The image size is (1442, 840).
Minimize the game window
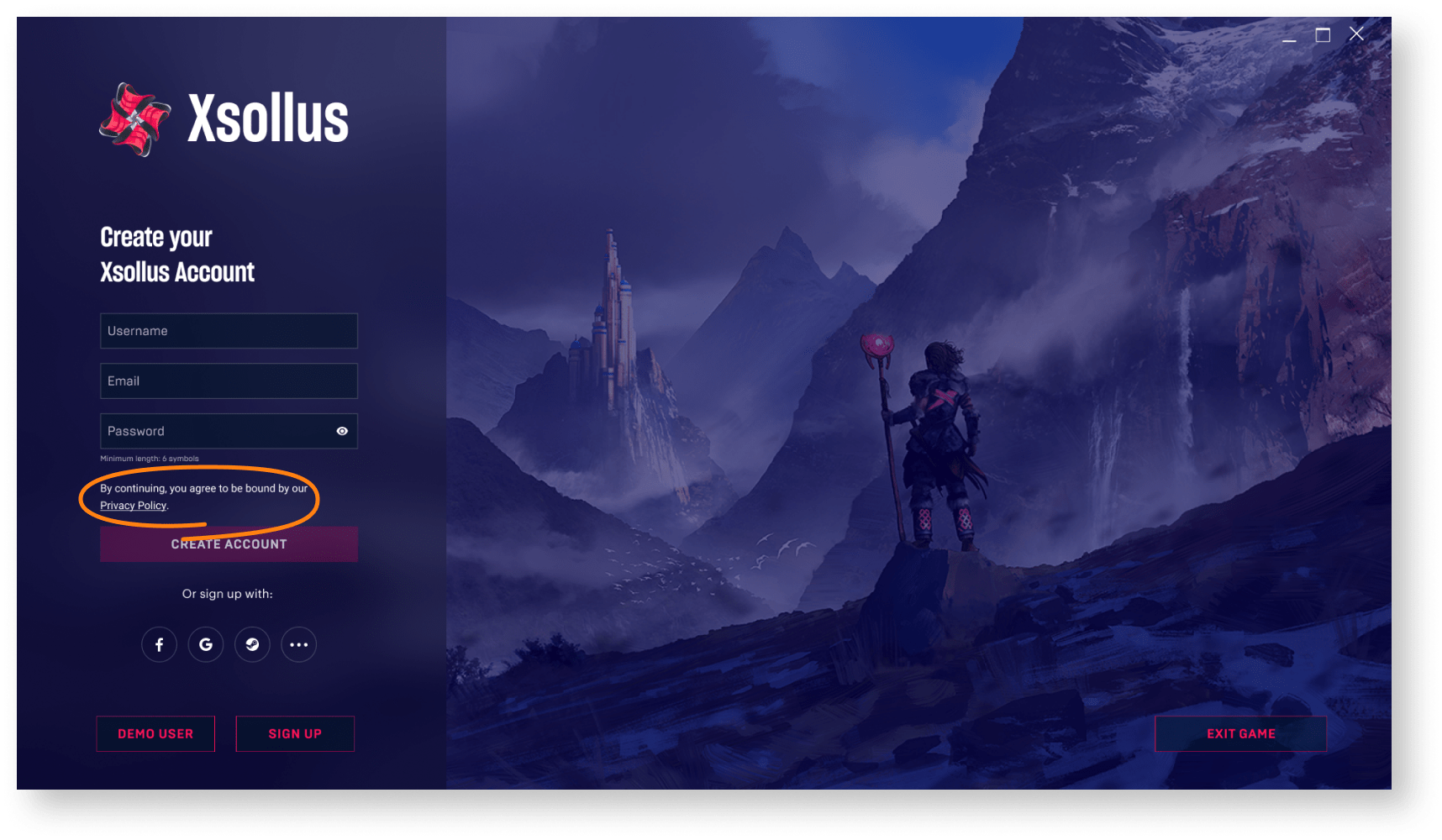(x=1289, y=35)
